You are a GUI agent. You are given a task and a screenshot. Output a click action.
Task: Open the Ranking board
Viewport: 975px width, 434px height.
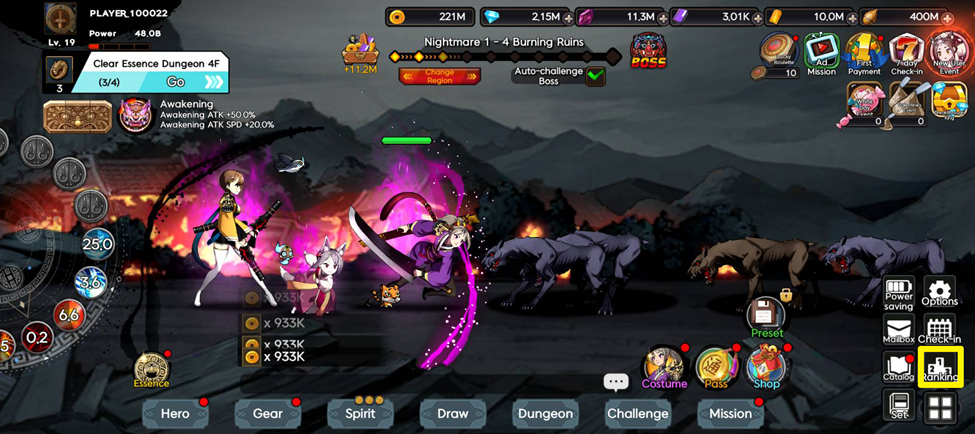[939, 368]
